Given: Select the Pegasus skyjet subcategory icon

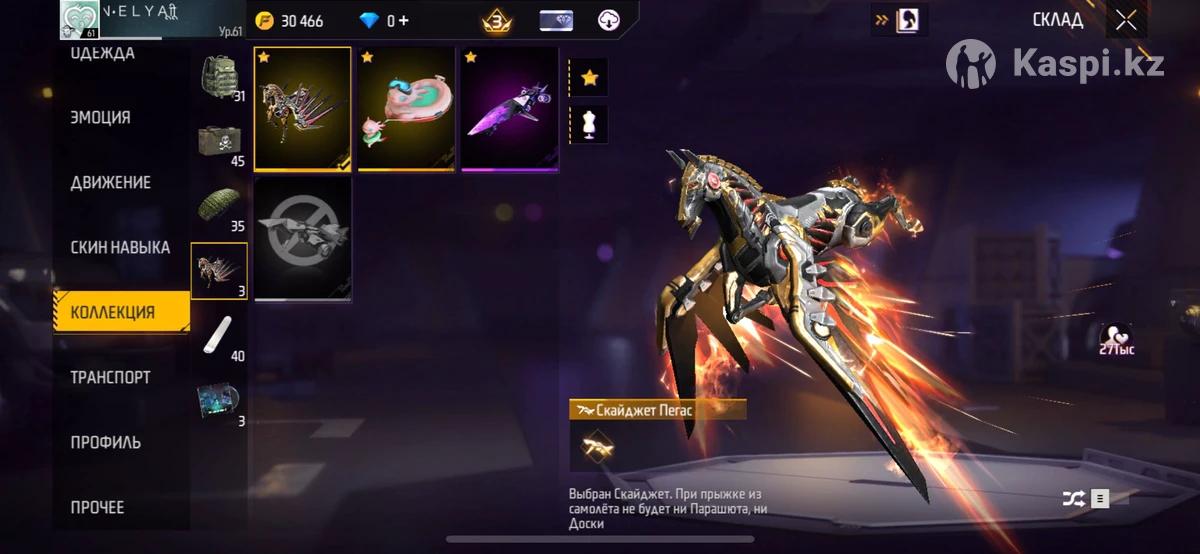Looking at the screenshot, I should point(219,271).
